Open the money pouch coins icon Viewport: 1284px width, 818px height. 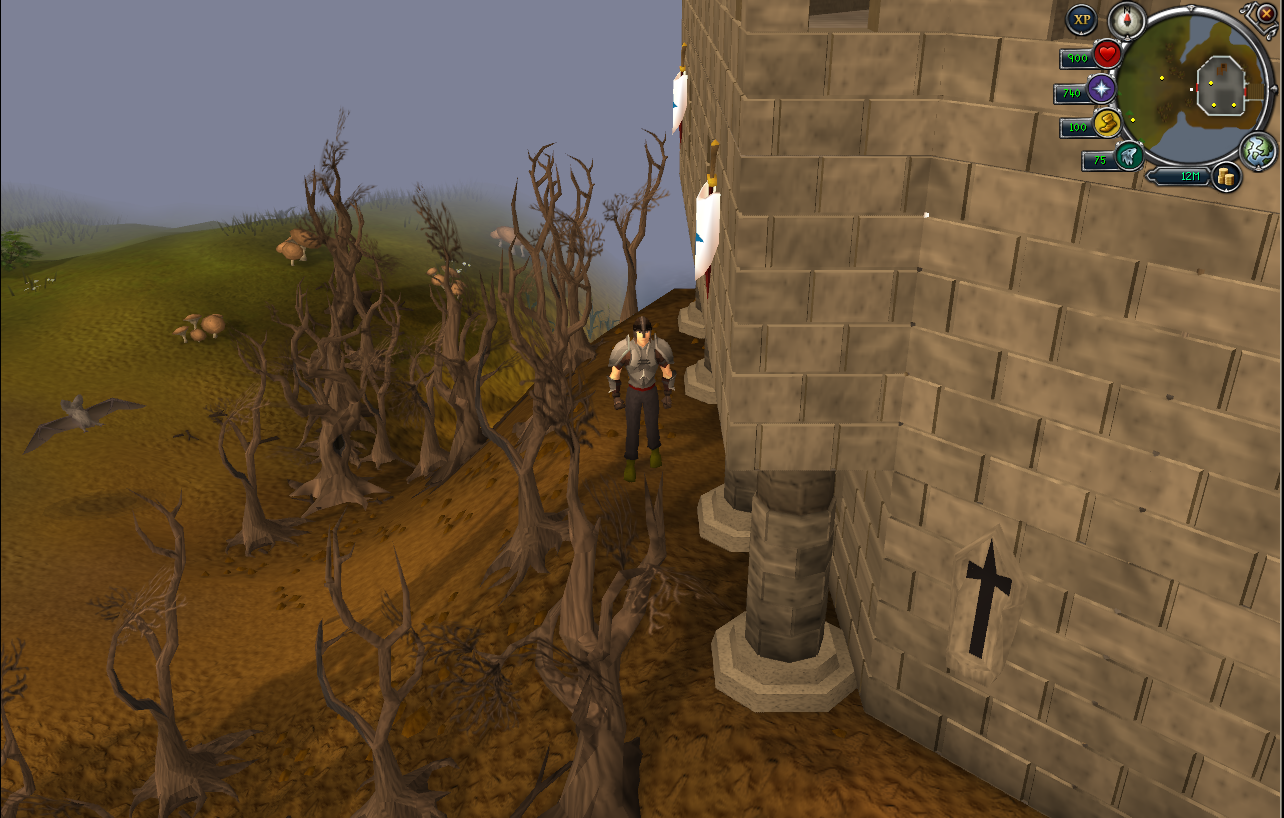[1226, 177]
